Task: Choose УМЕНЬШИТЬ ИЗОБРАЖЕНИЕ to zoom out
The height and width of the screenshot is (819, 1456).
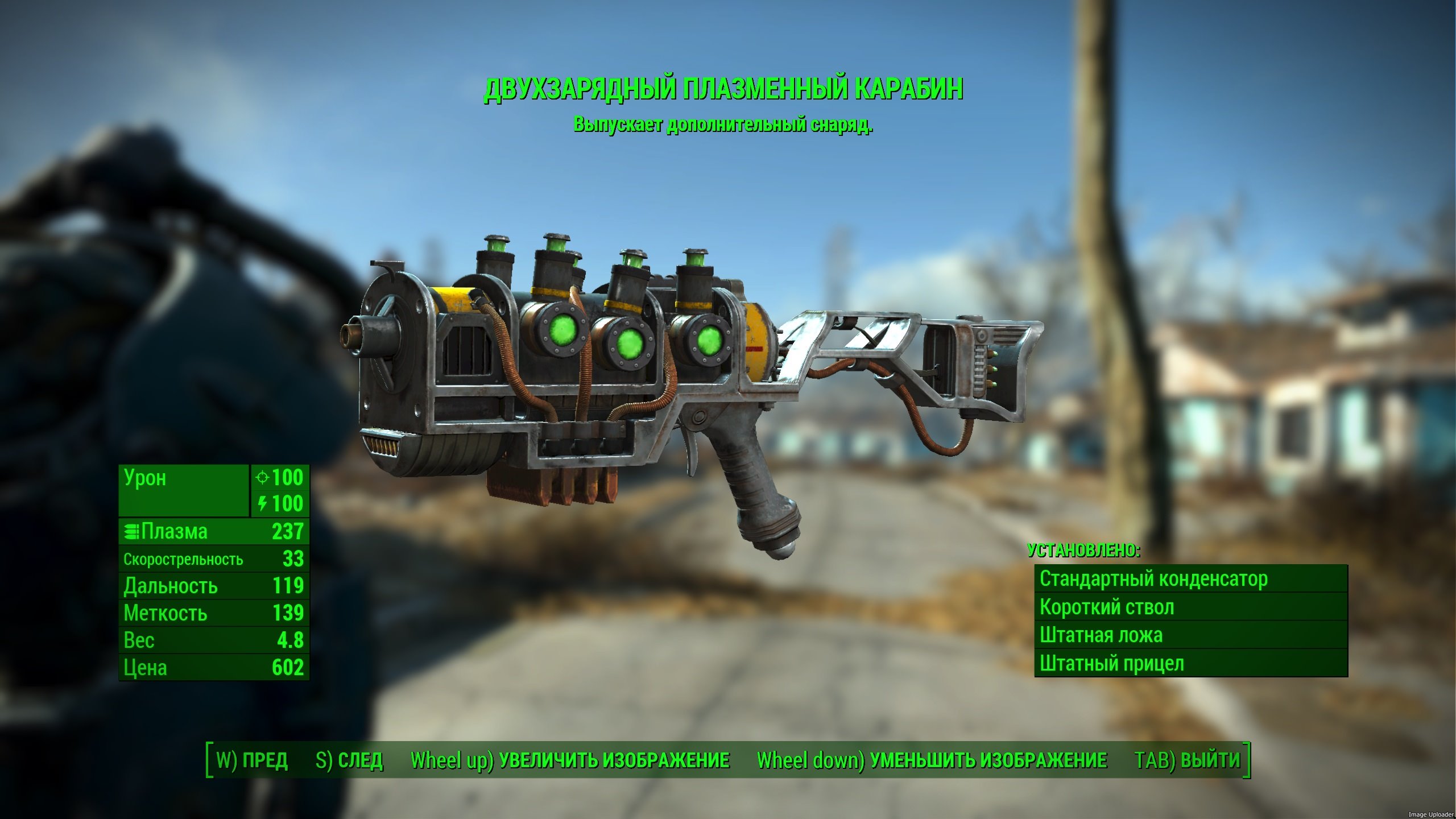Action: point(932,760)
